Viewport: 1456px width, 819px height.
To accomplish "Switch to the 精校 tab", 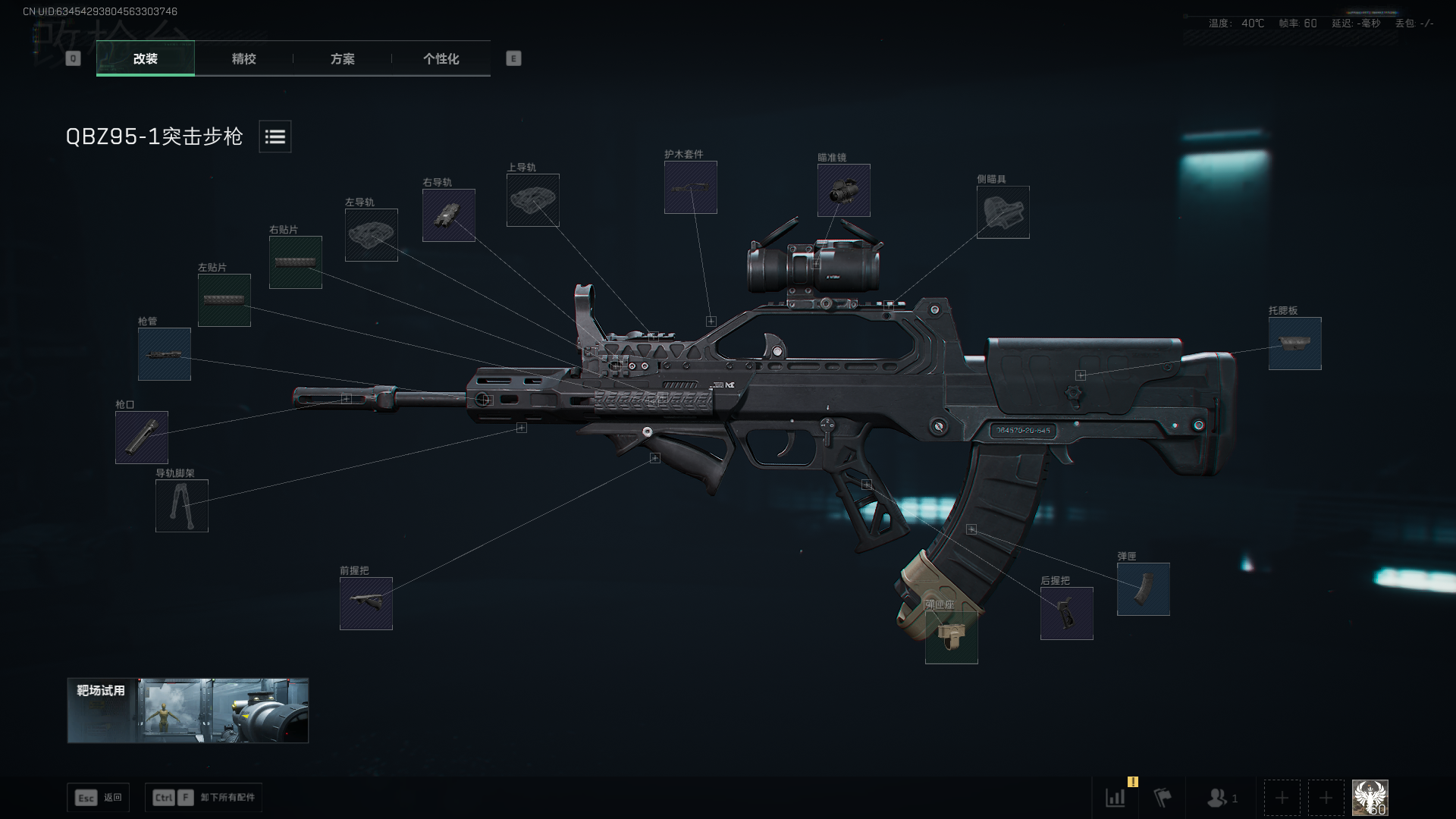I will (243, 58).
